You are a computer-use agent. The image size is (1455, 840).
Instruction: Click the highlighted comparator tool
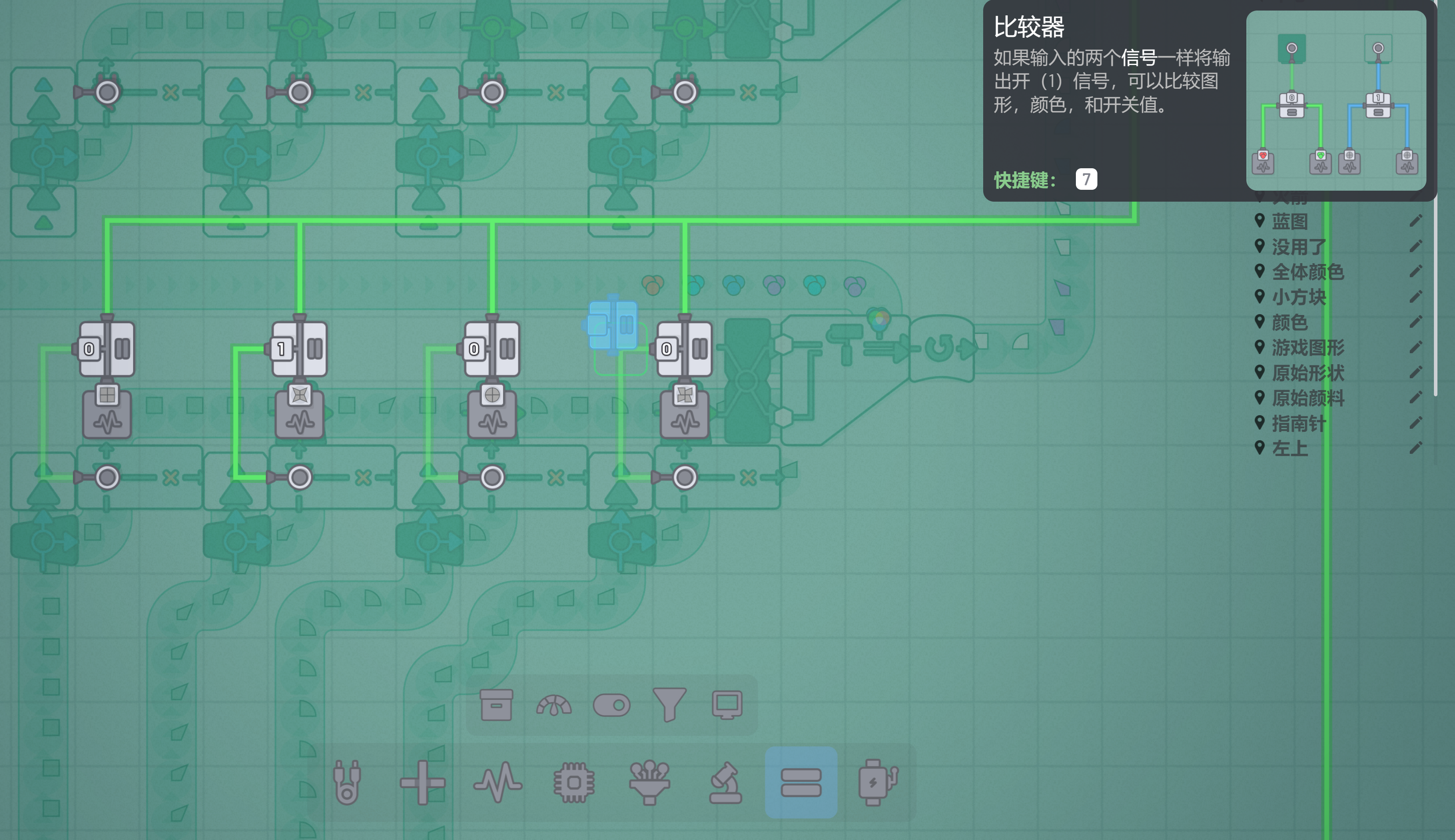pyautogui.click(x=801, y=782)
